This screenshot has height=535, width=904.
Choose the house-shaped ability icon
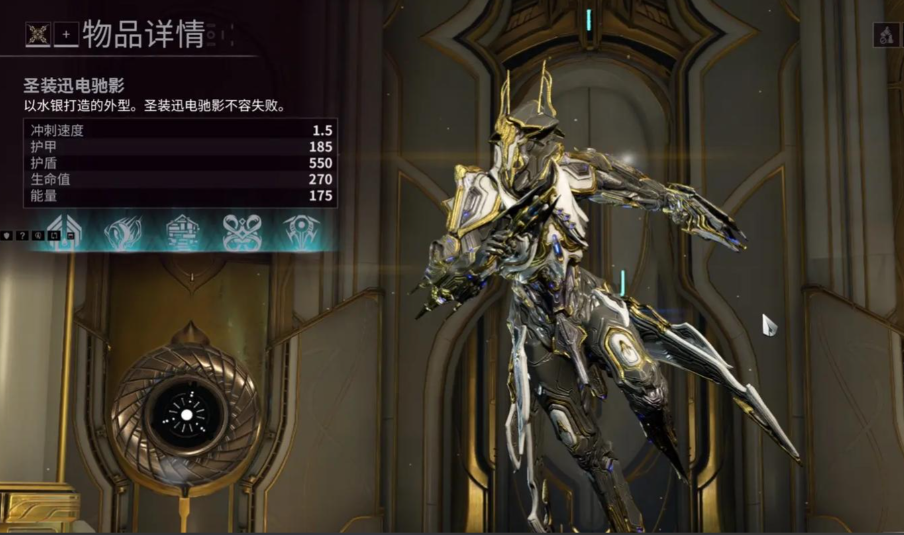click(x=183, y=231)
